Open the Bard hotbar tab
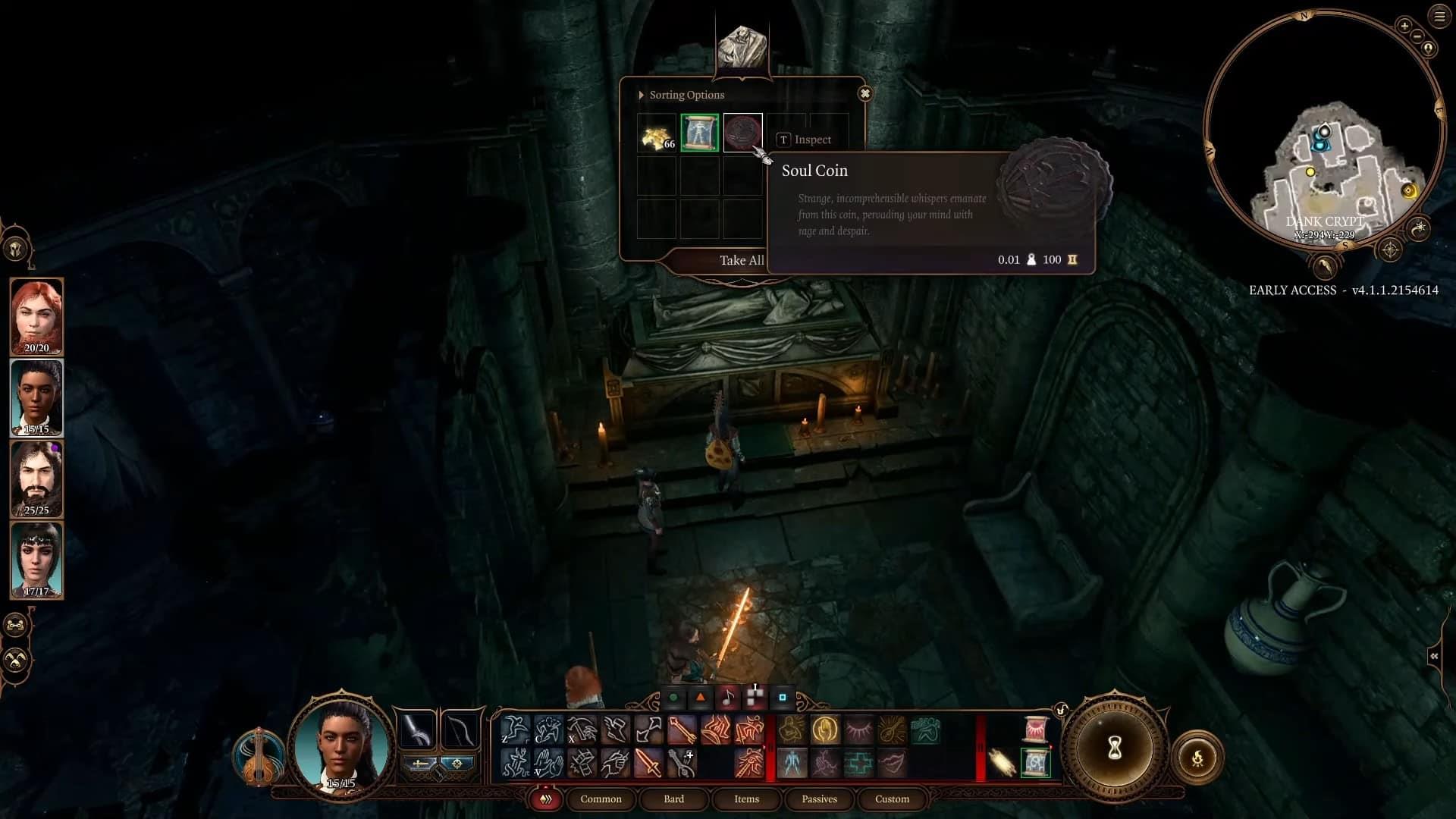1456x819 pixels. tap(673, 799)
